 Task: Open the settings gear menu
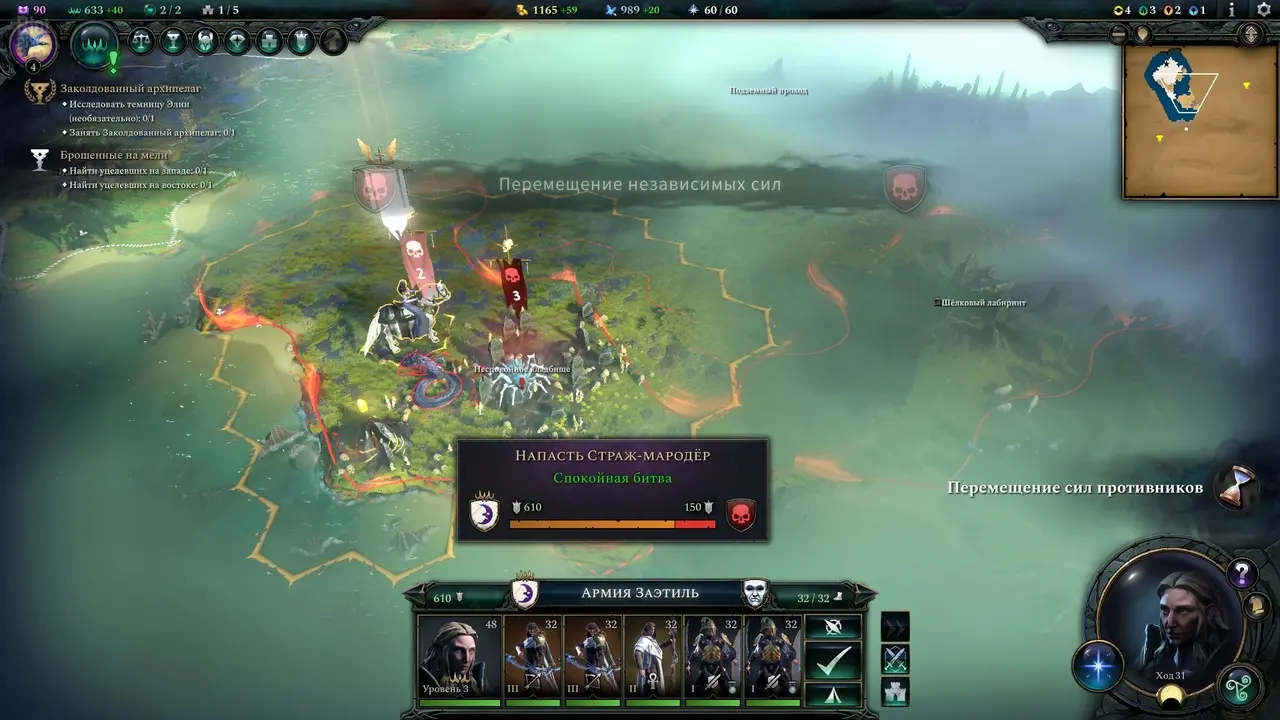pyautogui.click(x=1263, y=9)
